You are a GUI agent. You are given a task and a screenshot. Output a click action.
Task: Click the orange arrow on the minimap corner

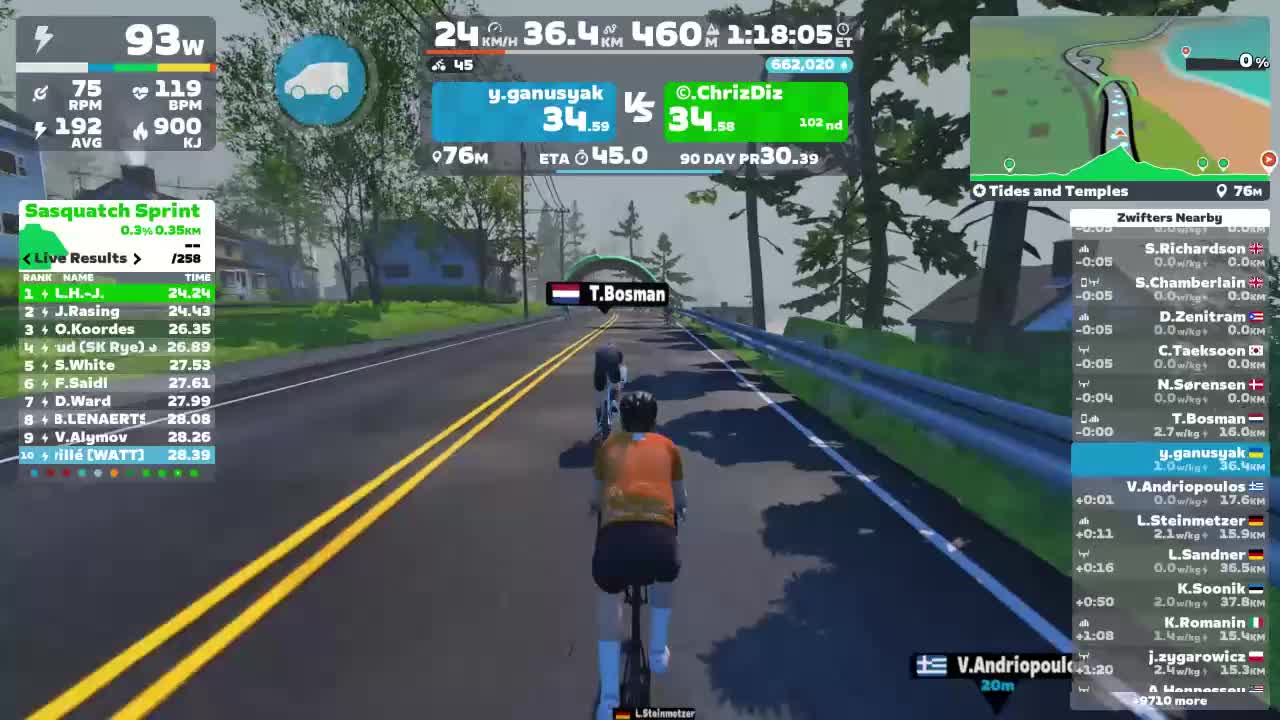pyautogui.click(x=1269, y=159)
